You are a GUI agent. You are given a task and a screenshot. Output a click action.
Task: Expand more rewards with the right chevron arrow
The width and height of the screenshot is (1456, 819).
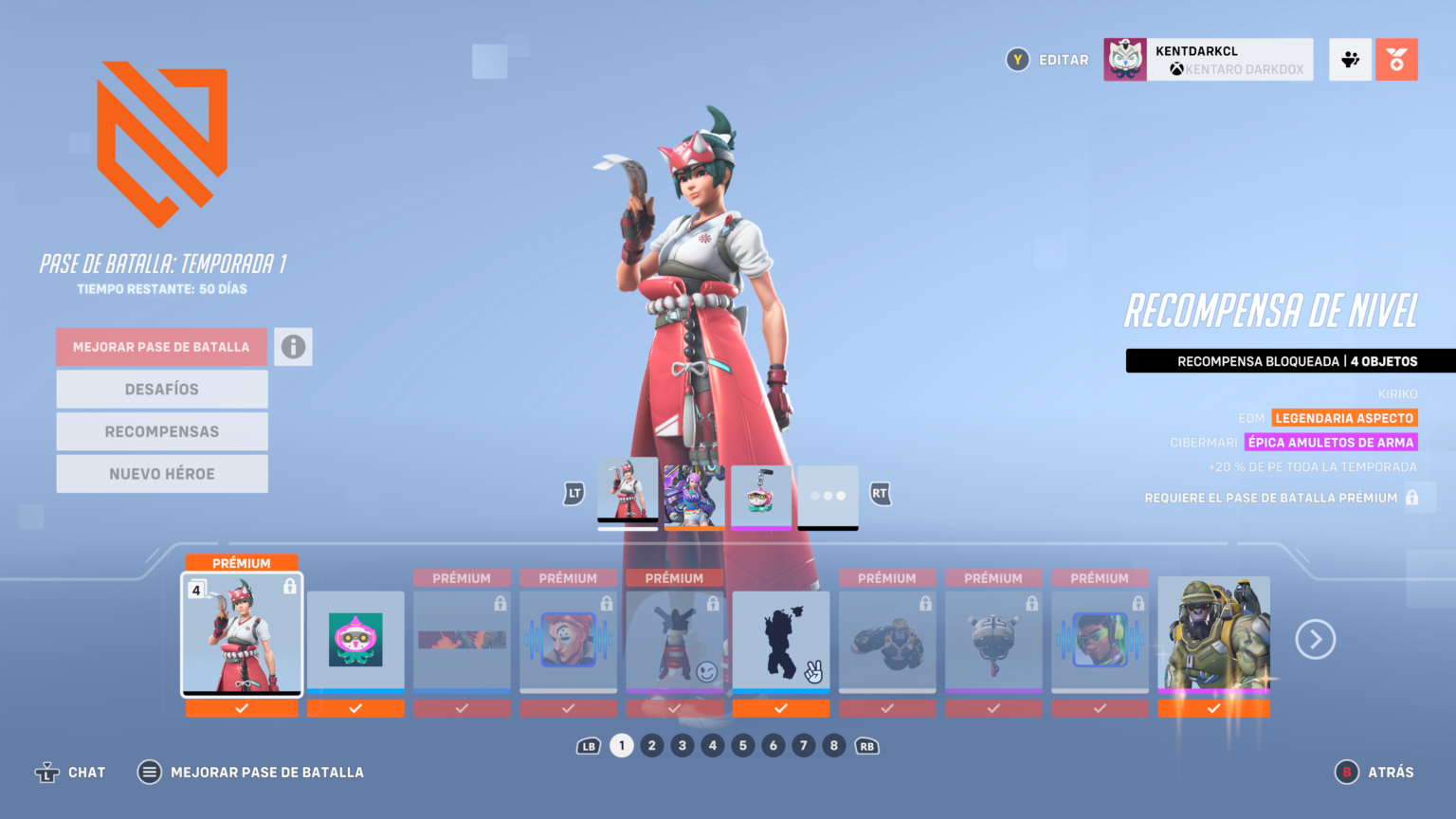(1315, 639)
